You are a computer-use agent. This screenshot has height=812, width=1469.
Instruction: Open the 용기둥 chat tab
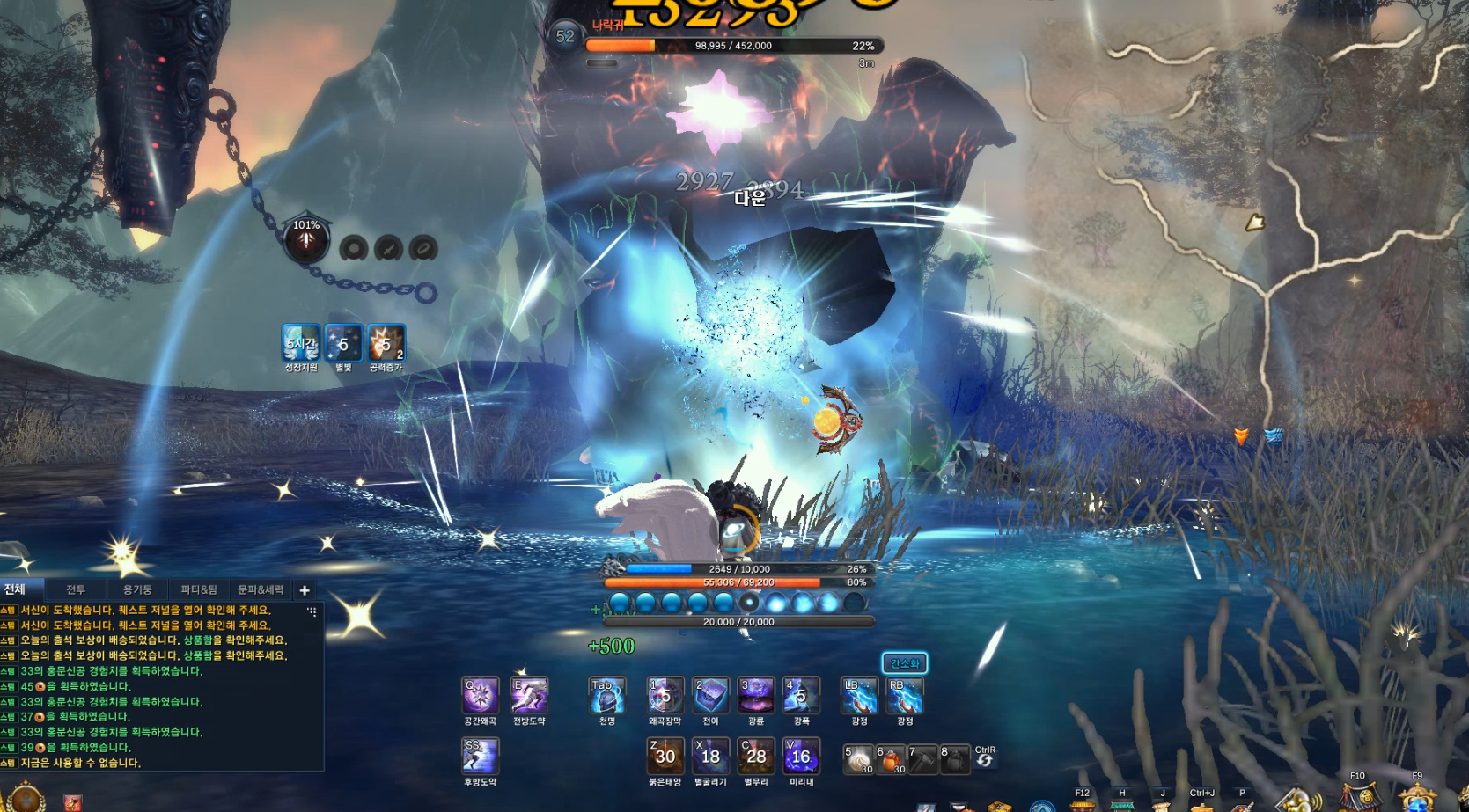pyautogui.click(x=137, y=589)
